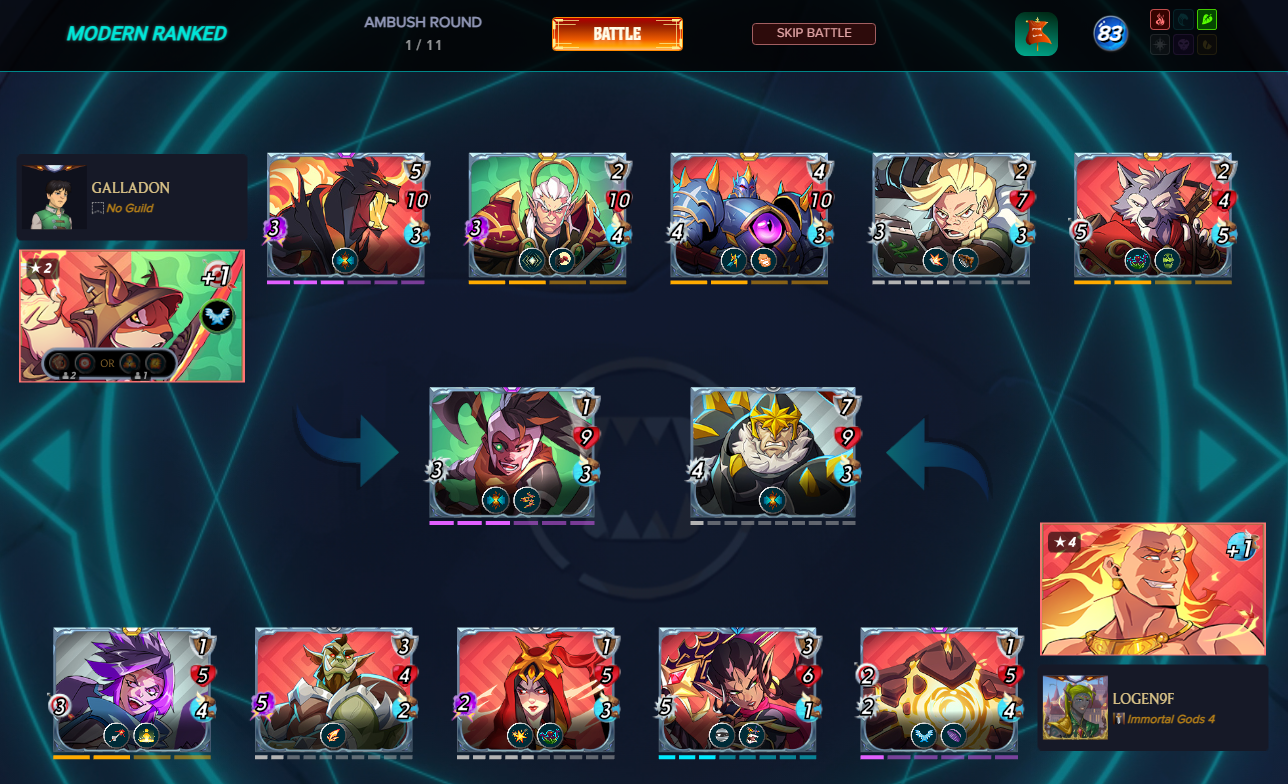The height and width of the screenshot is (784, 1288).
Task: Select the green orc monster card
Action: pos(334,690)
